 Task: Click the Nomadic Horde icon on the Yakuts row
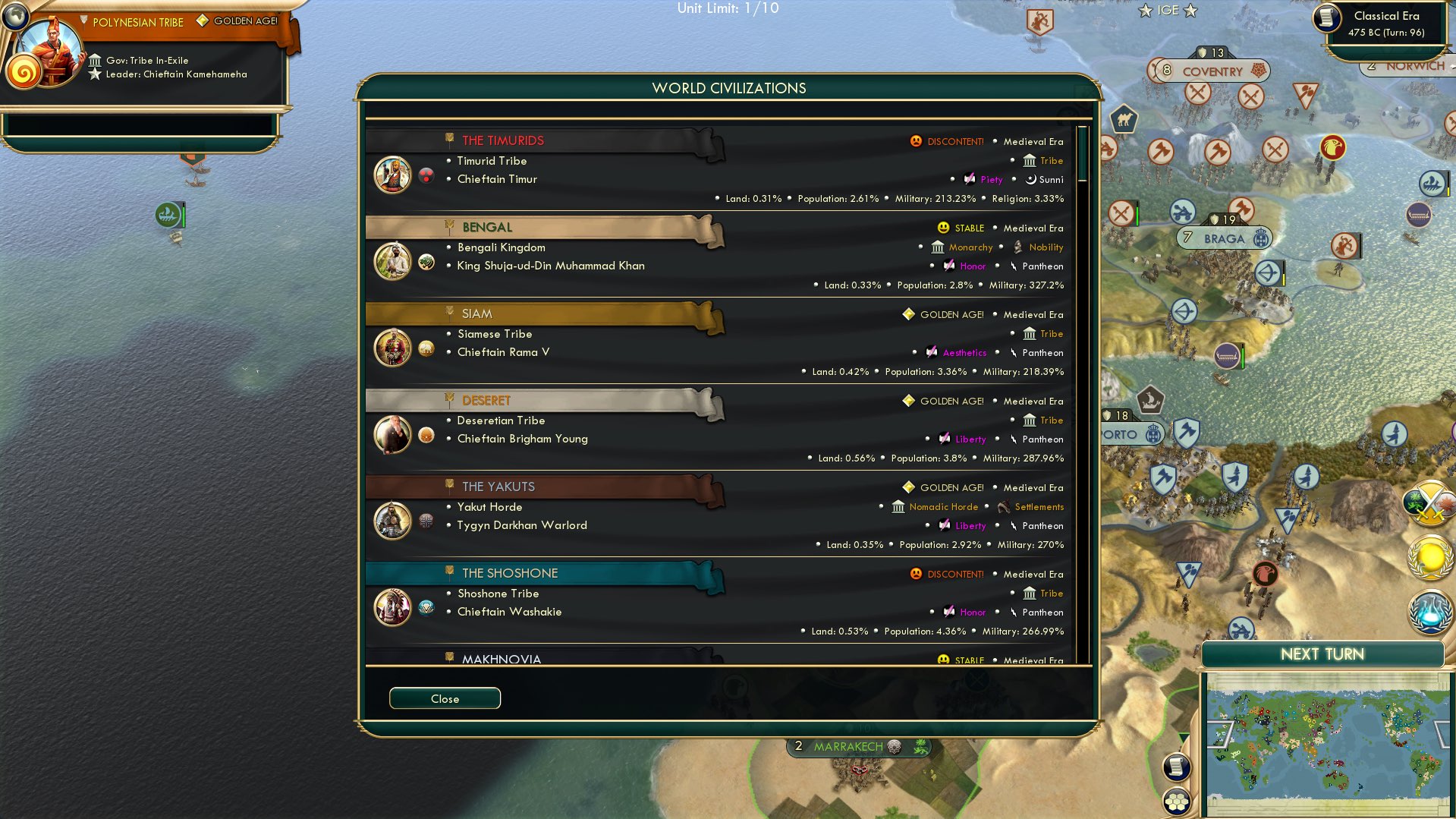click(898, 507)
